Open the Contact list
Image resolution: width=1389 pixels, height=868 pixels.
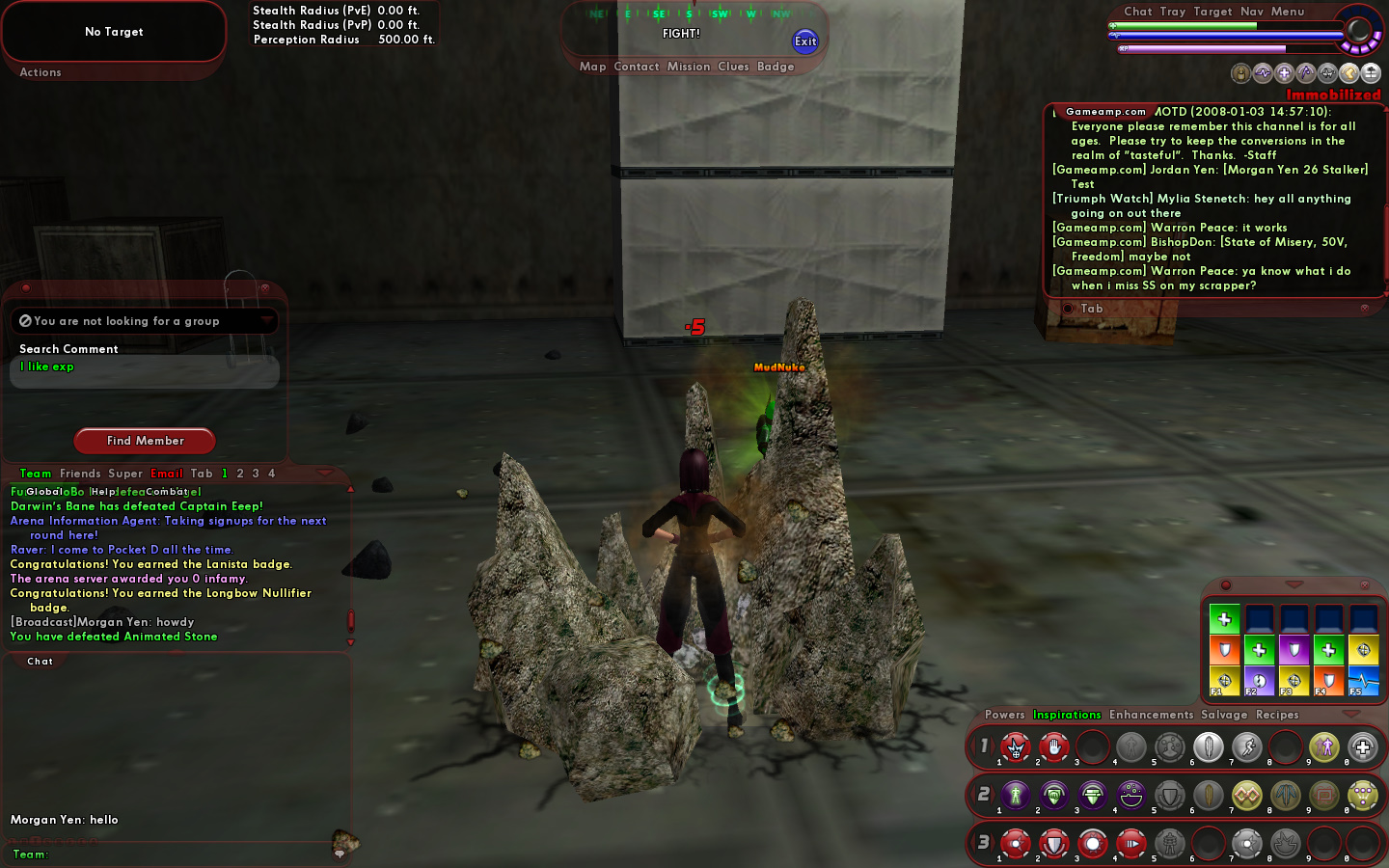[636, 67]
